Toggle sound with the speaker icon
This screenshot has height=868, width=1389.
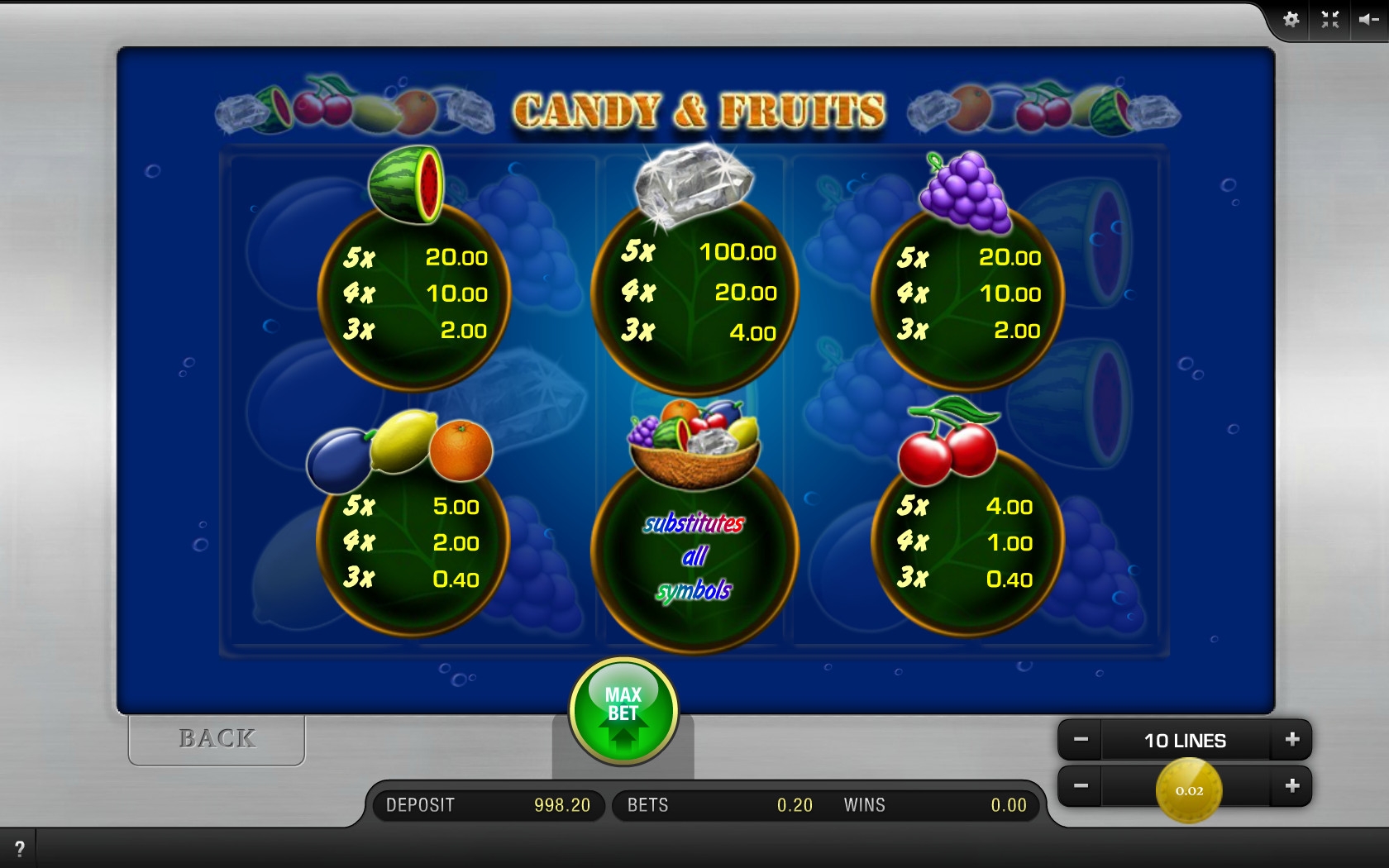pos(1368,20)
